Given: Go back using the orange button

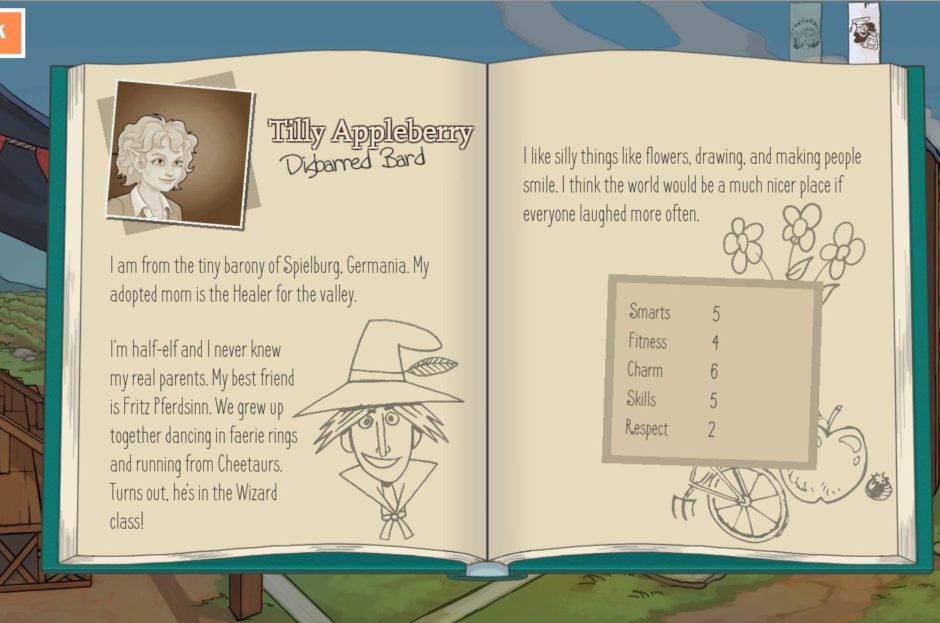Looking at the screenshot, I should 9,31.
